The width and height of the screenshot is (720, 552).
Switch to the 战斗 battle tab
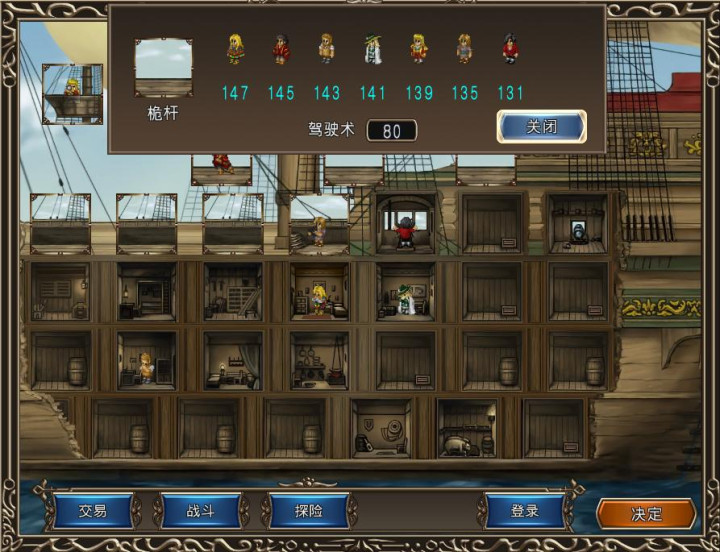click(x=200, y=511)
